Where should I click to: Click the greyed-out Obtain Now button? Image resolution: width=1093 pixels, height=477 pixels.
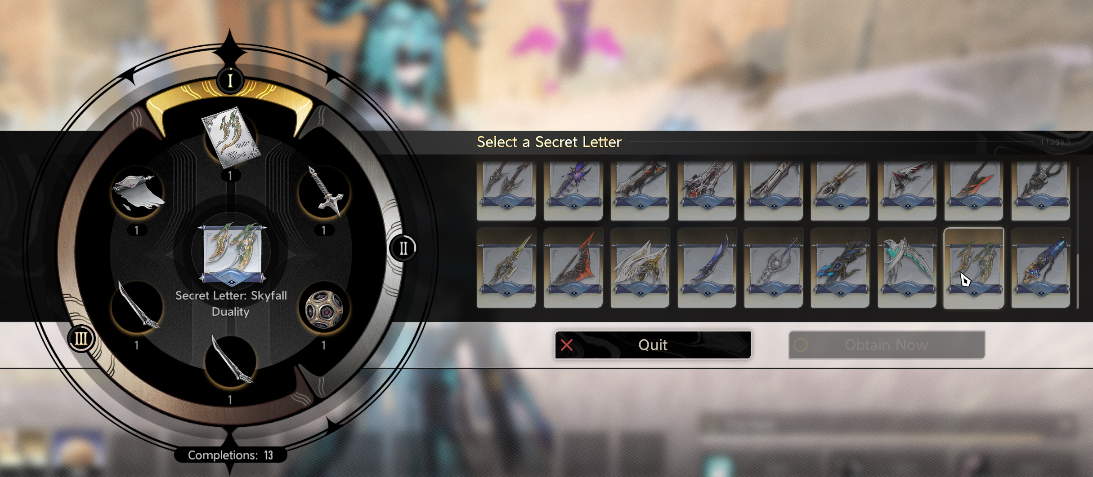(886, 345)
